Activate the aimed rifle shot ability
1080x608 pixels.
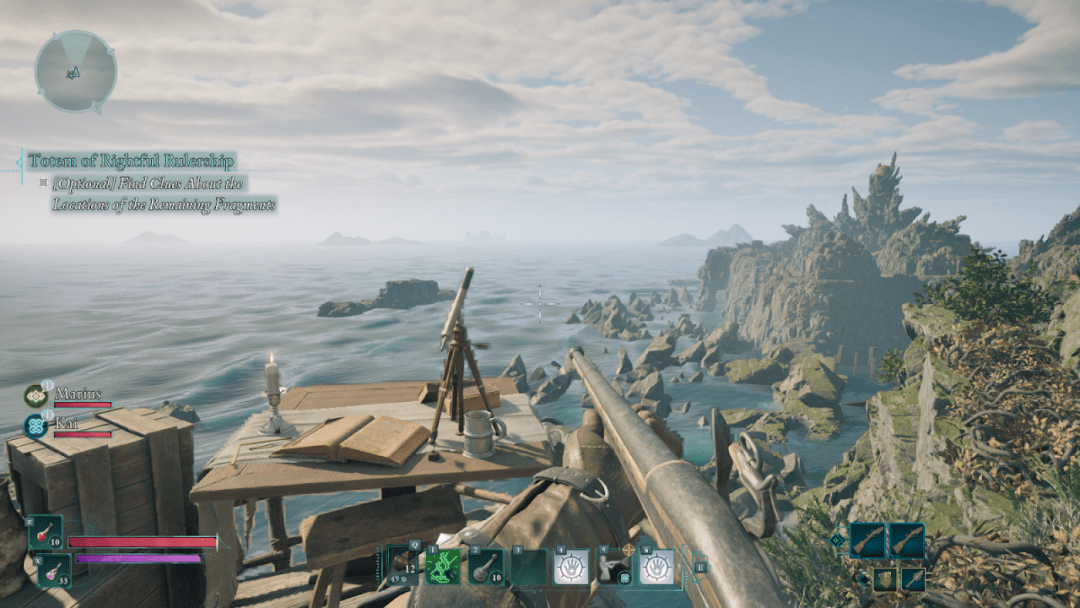[x=614, y=566]
